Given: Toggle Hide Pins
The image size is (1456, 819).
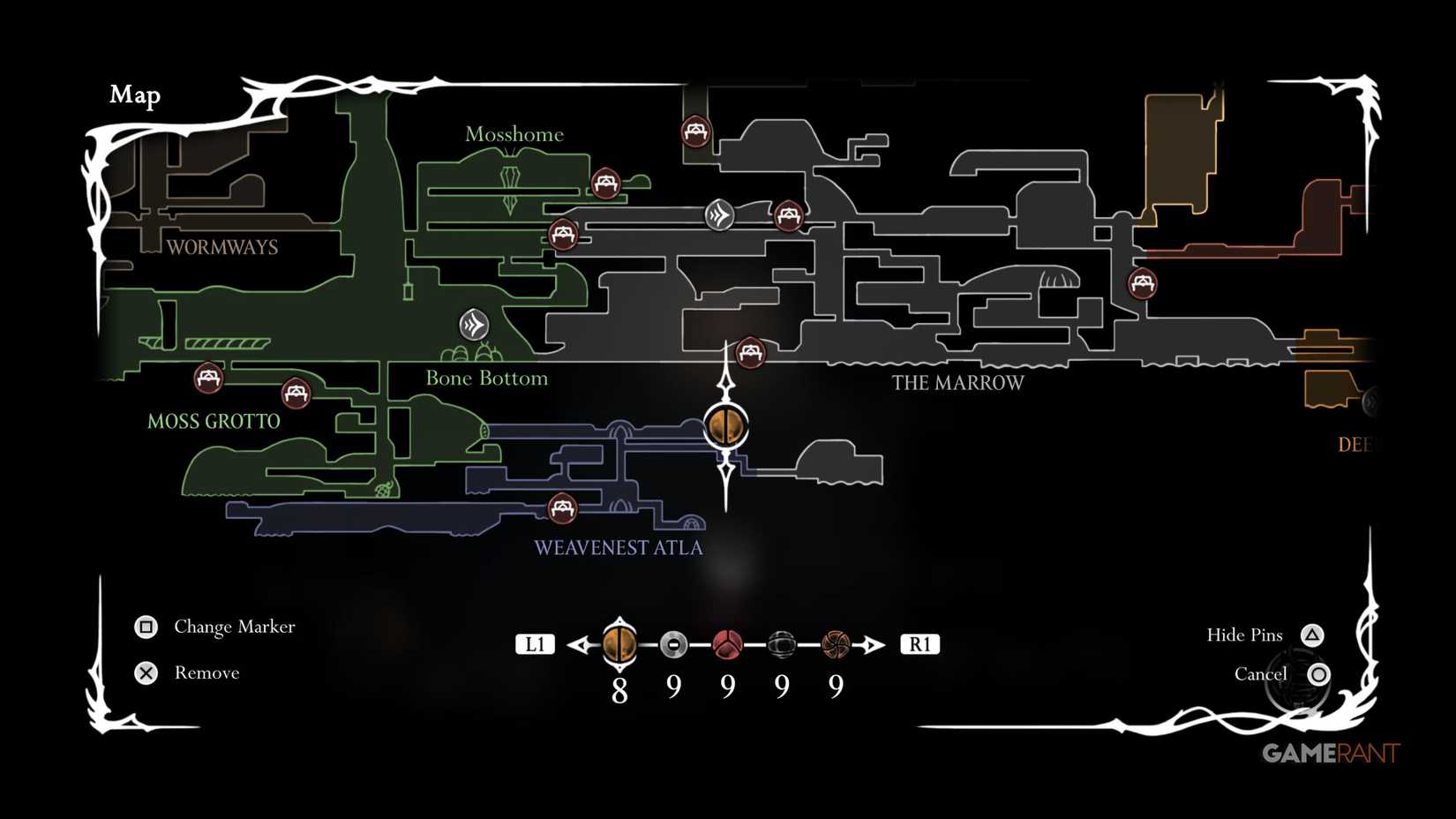Looking at the screenshot, I should [1312, 634].
